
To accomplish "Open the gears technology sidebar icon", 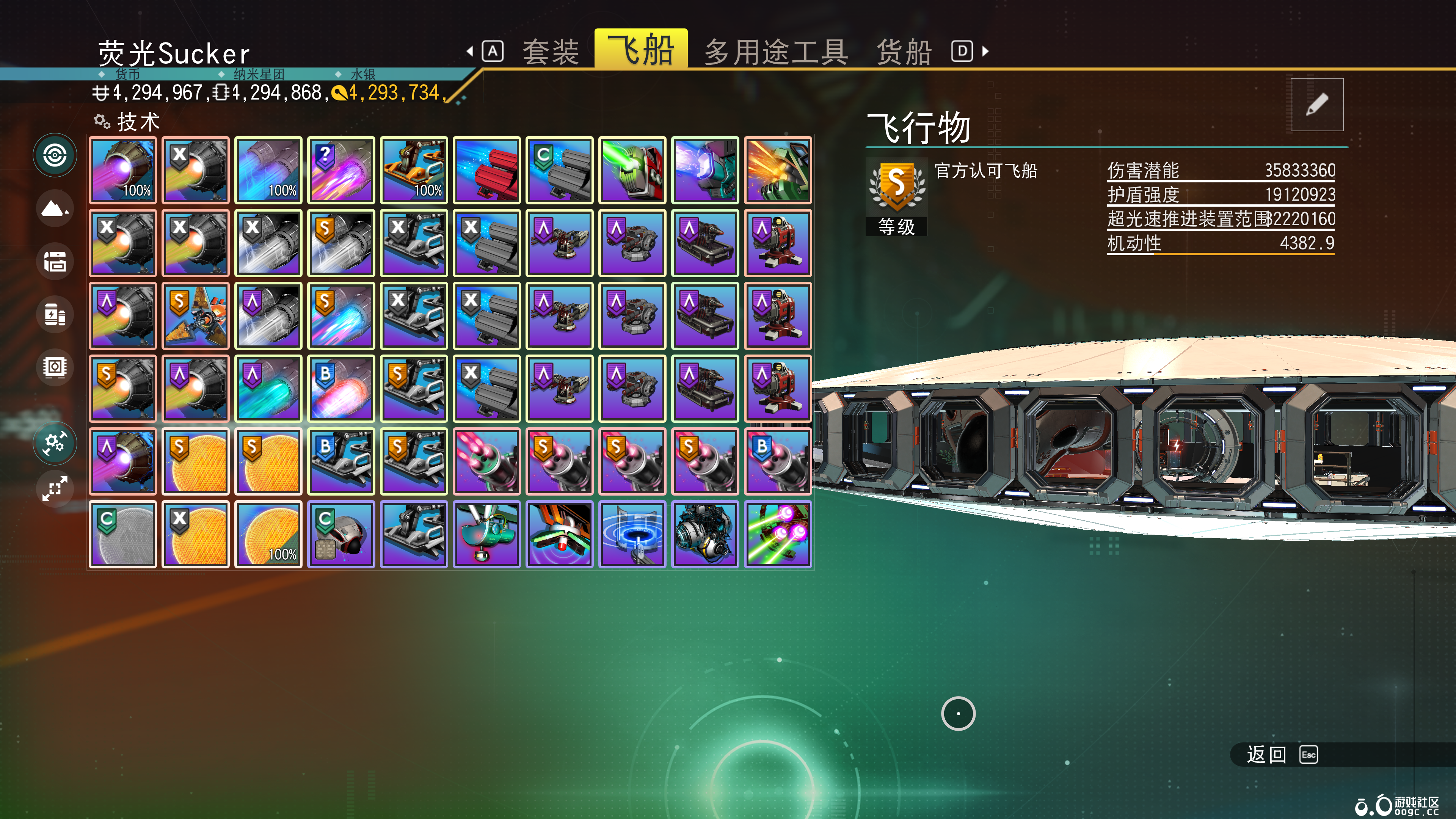I will (x=55, y=442).
